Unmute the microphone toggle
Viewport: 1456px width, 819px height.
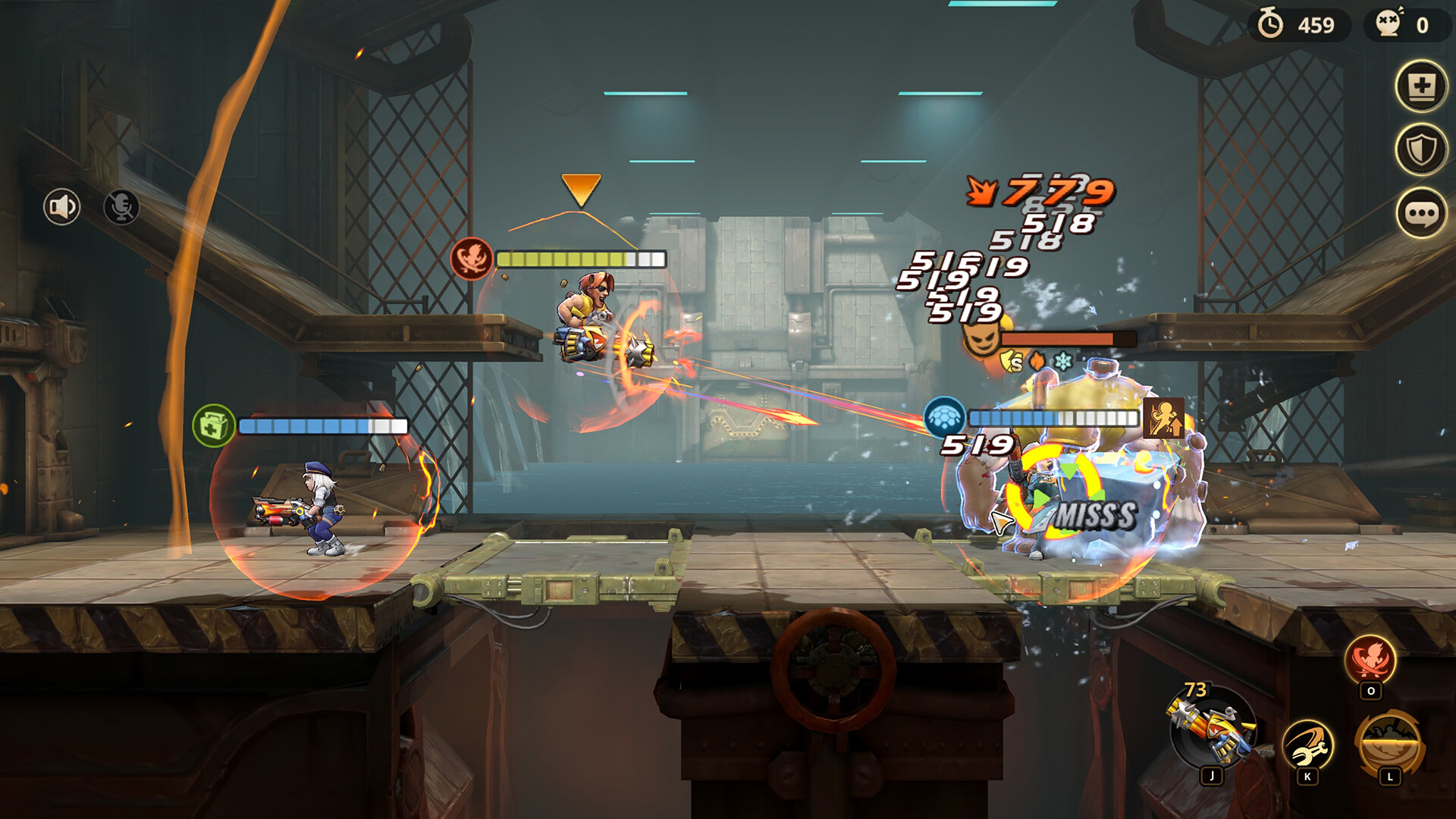point(121,205)
